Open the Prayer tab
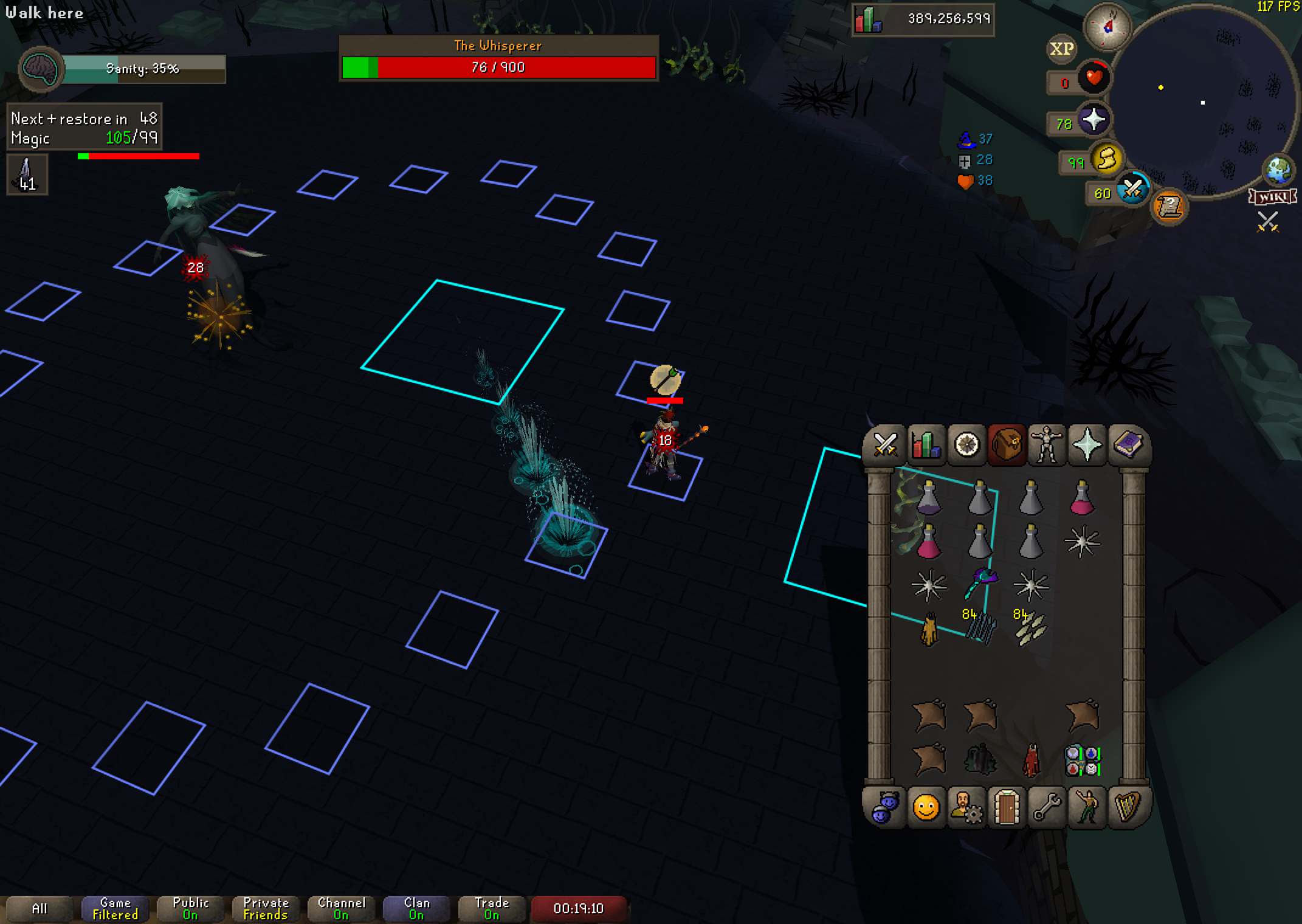This screenshot has height=924, width=1302. (x=1087, y=444)
